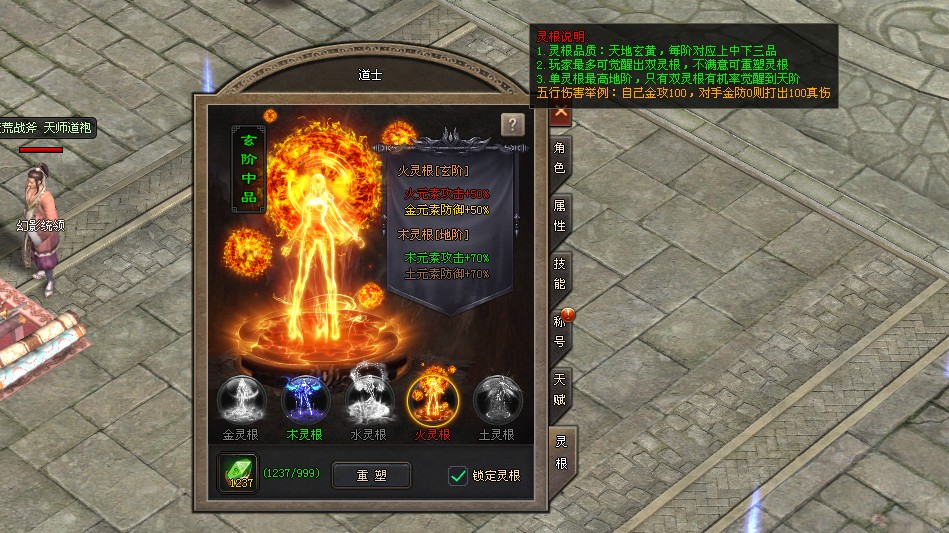Click the 重塑 reforge button

click(371, 475)
